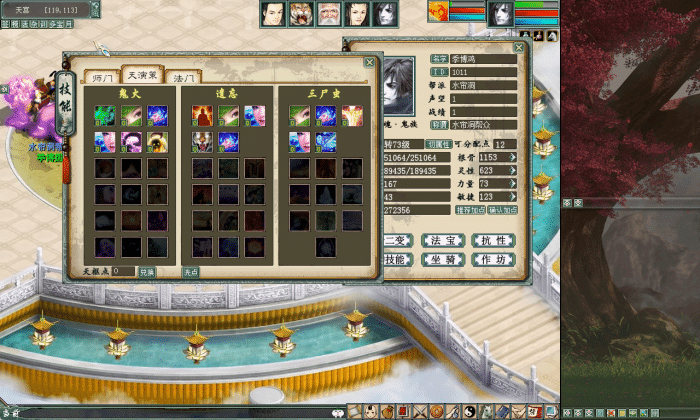The height and width of the screenshot is (420, 700).
Task: Add a point to 力量
Action: point(513,184)
